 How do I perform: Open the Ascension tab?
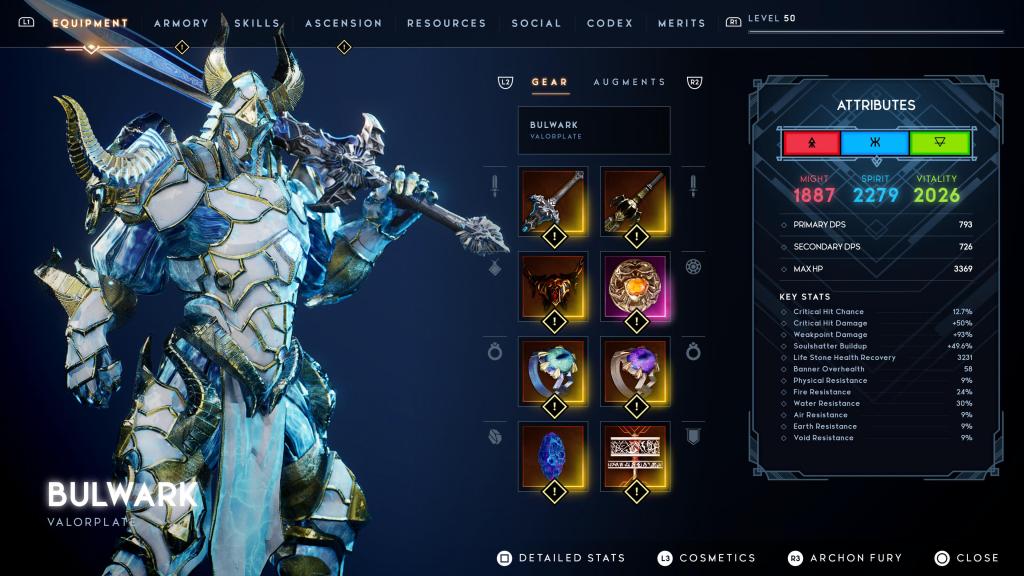point(343,23)
